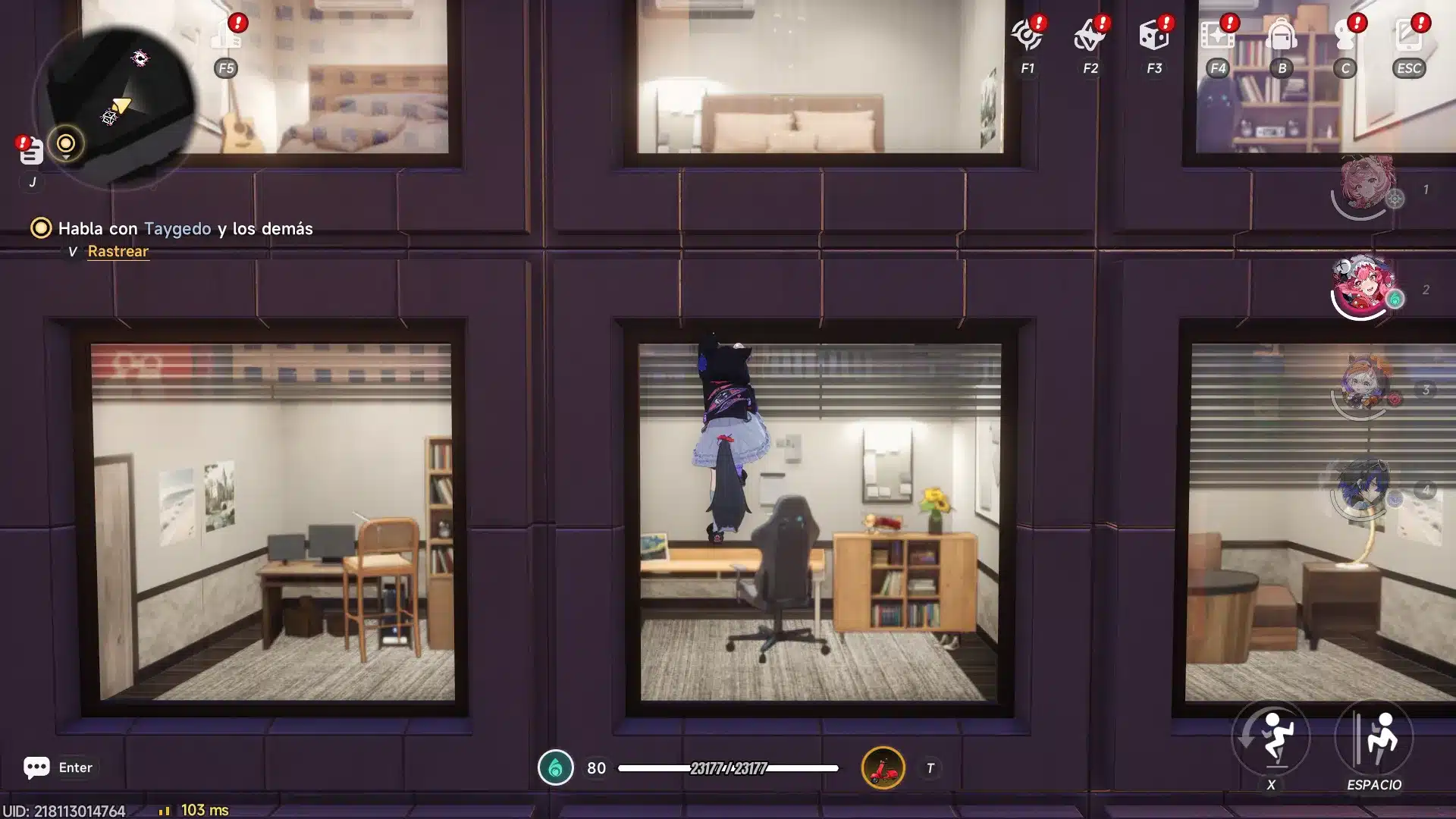
Task: Choose party member 4 portrait
Action: 1363,488
